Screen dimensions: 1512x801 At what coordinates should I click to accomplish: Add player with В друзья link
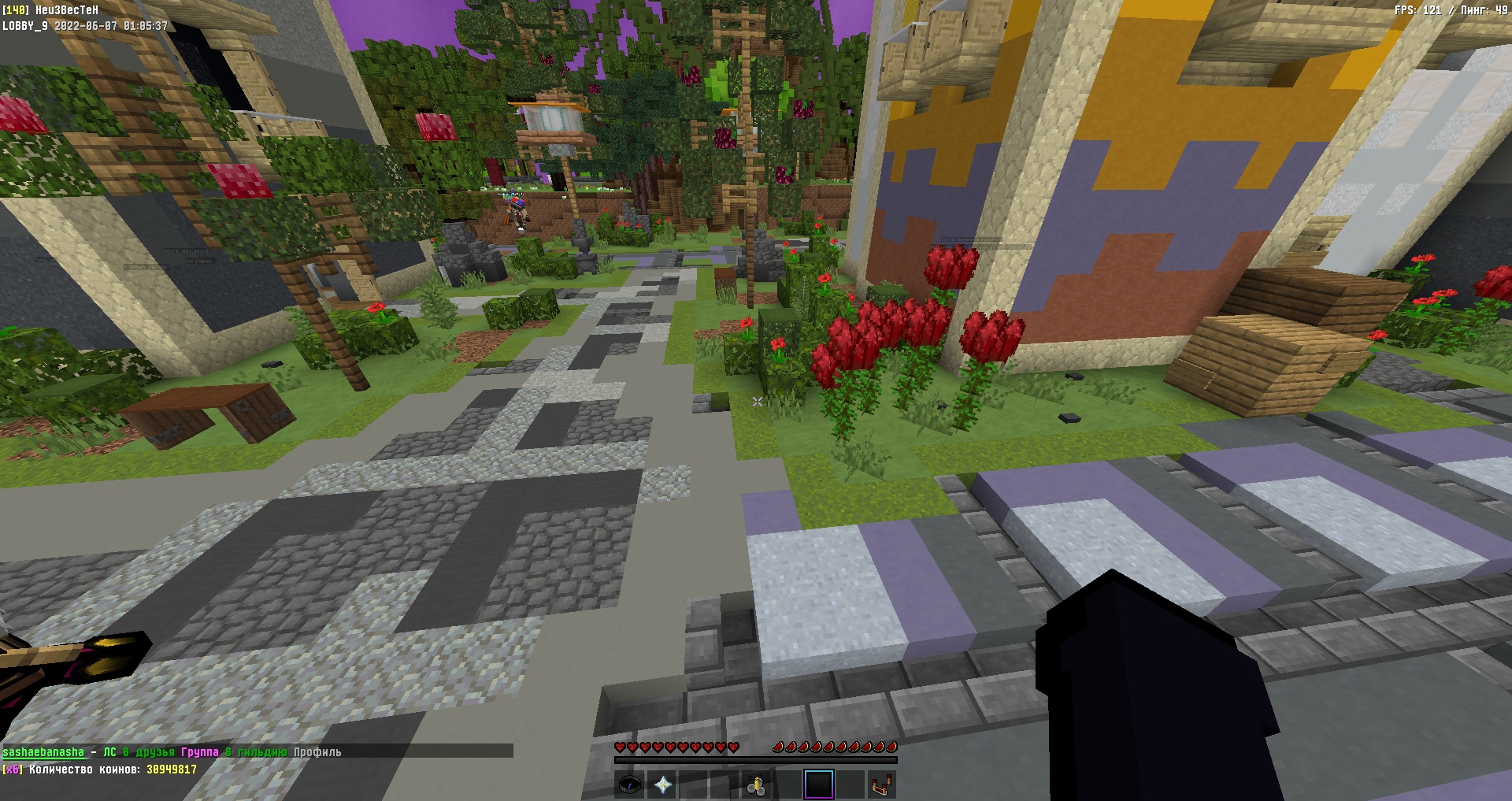149,752
